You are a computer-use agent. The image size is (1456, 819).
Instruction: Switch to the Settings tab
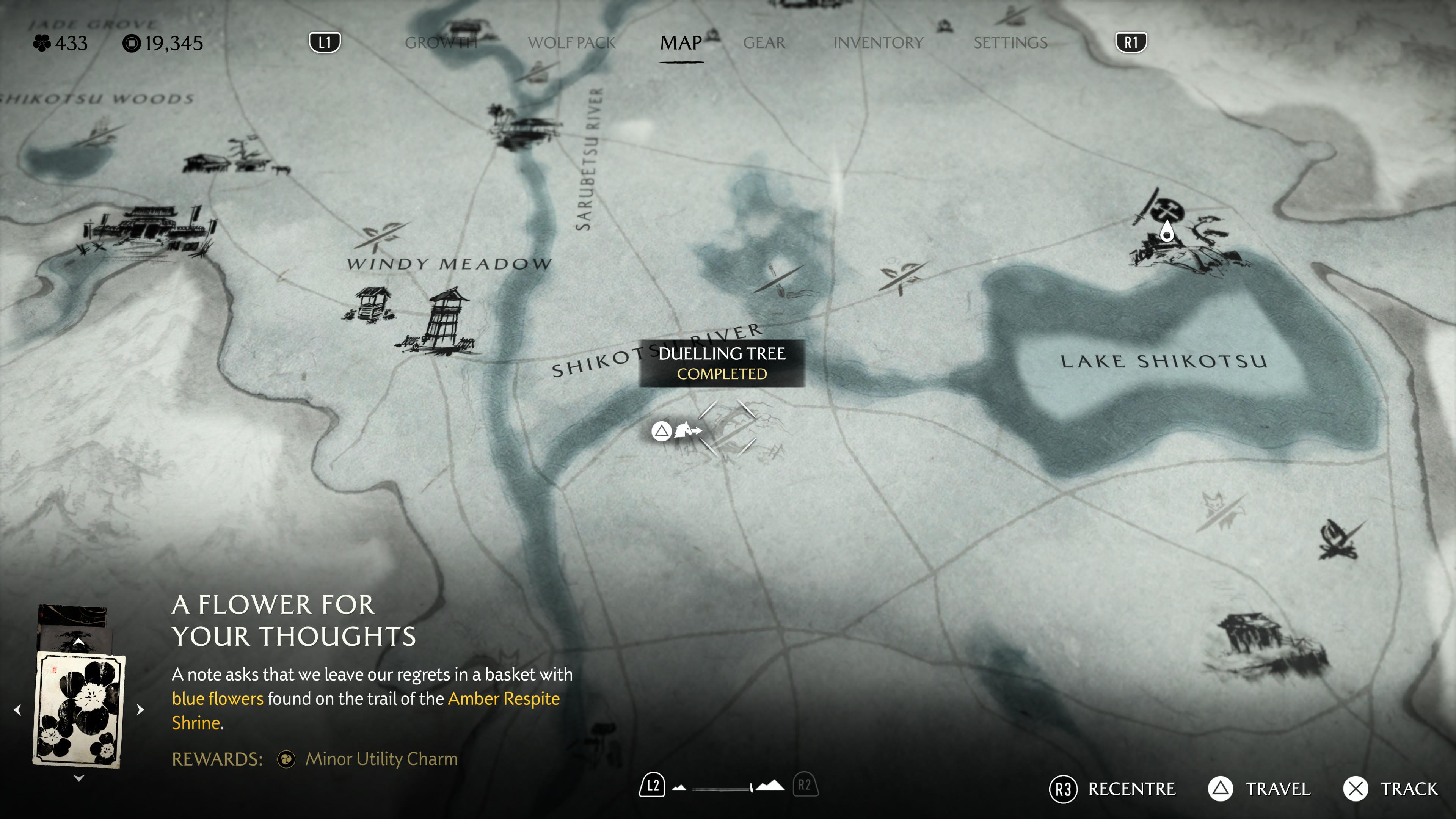tap(1010, 43)
